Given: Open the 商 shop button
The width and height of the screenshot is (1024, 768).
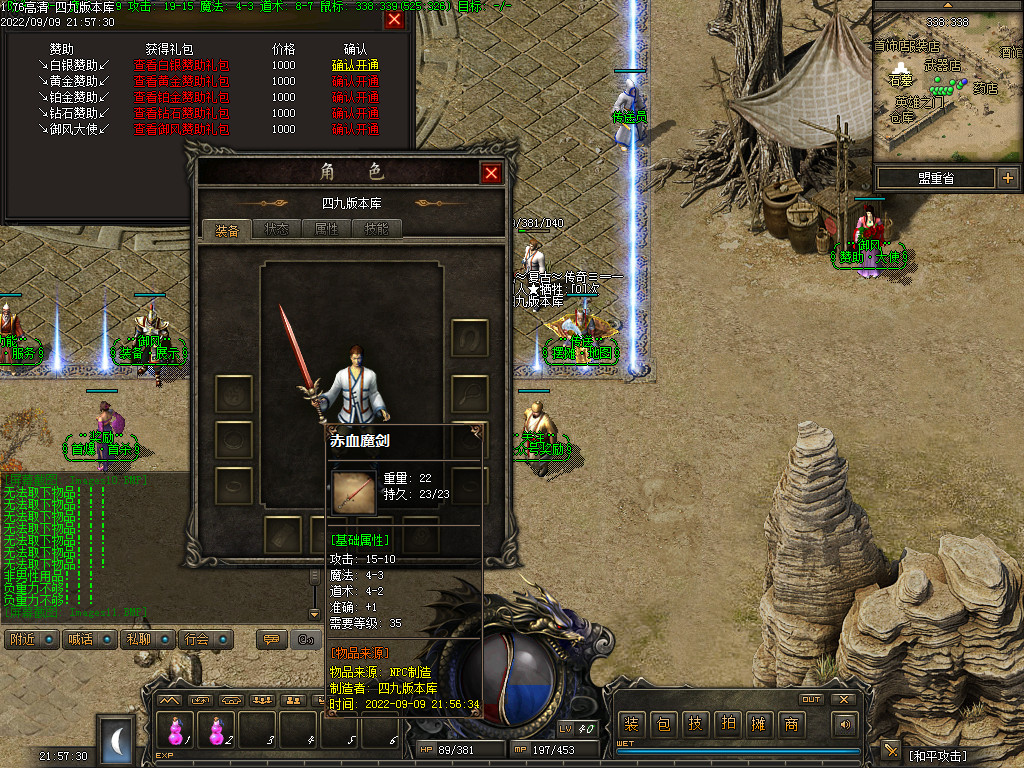Looking at the screenshot, I should [x=791, y=724].
